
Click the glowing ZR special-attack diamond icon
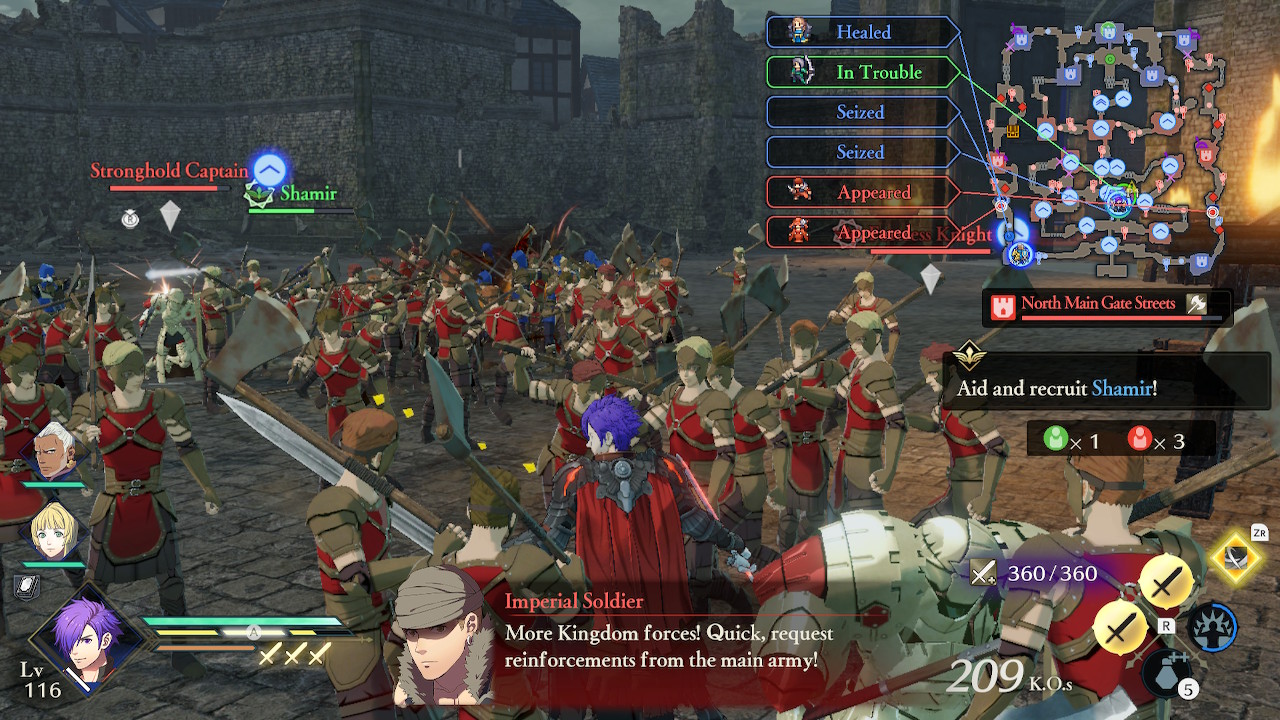coord(1236,560)
